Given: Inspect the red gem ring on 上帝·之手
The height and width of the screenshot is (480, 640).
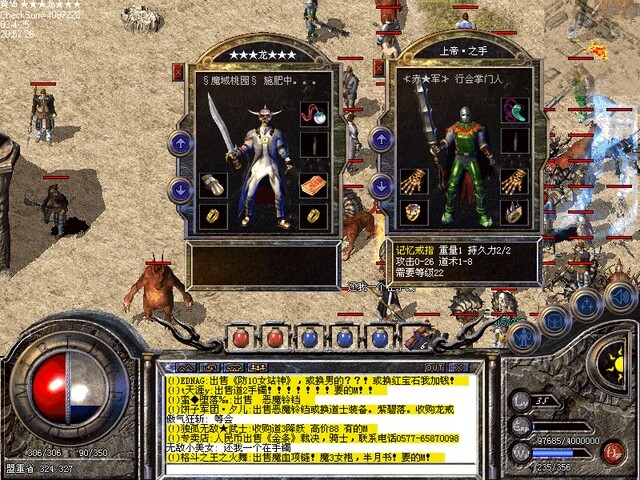Looking at the screenshot, I should coord(412,212).
